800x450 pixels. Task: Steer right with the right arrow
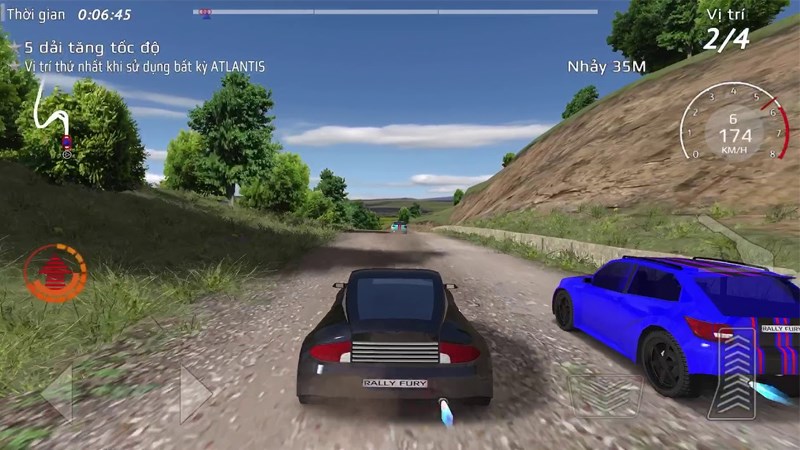pos(194,392)
